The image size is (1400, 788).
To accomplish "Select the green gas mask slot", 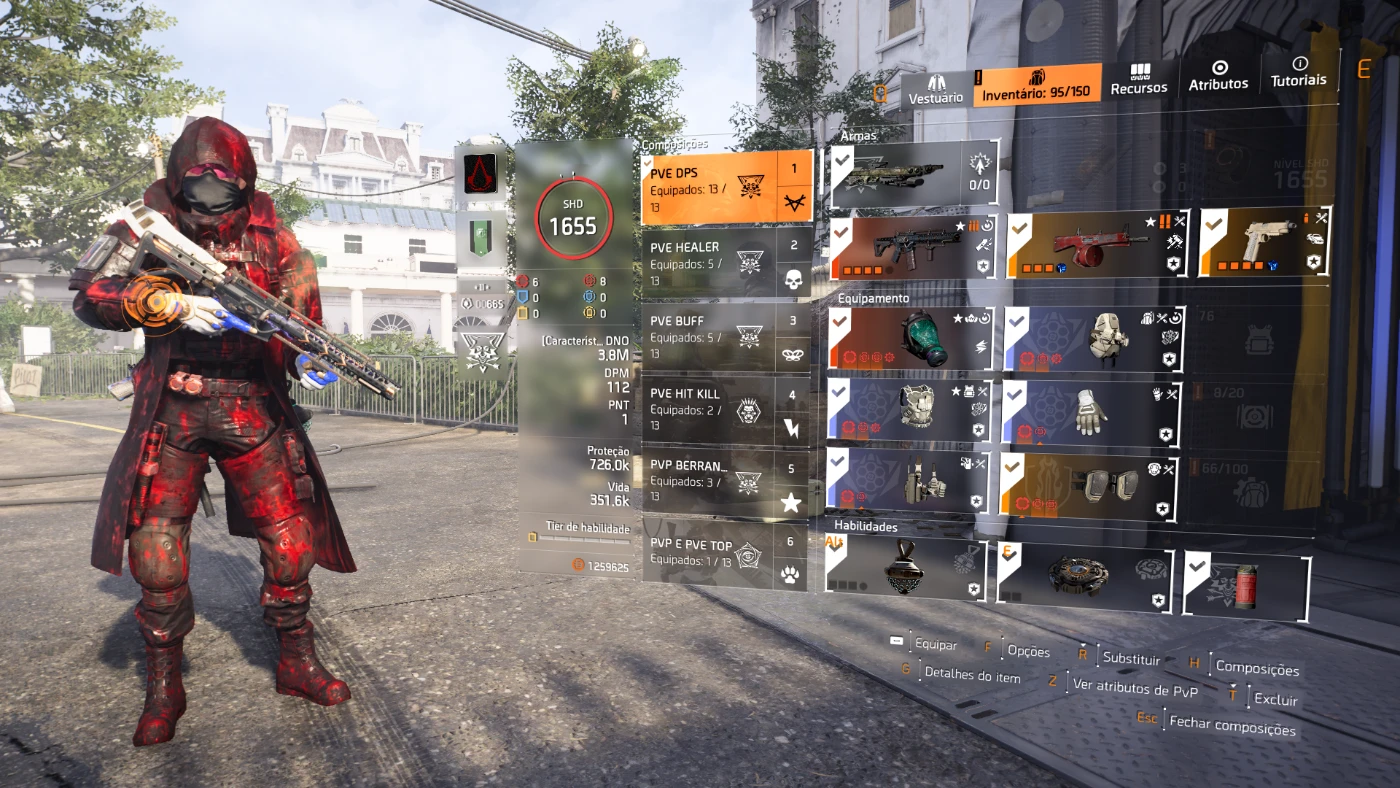I will (x=911, y=338).
